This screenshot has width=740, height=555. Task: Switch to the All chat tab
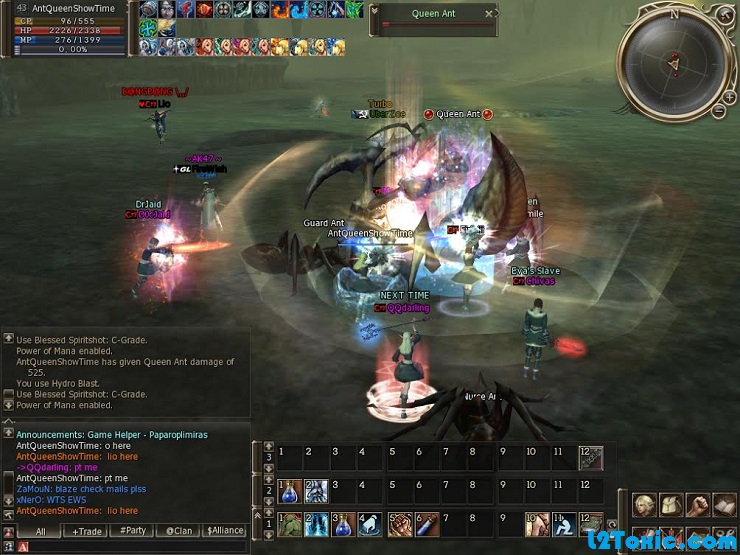point(40,531)
